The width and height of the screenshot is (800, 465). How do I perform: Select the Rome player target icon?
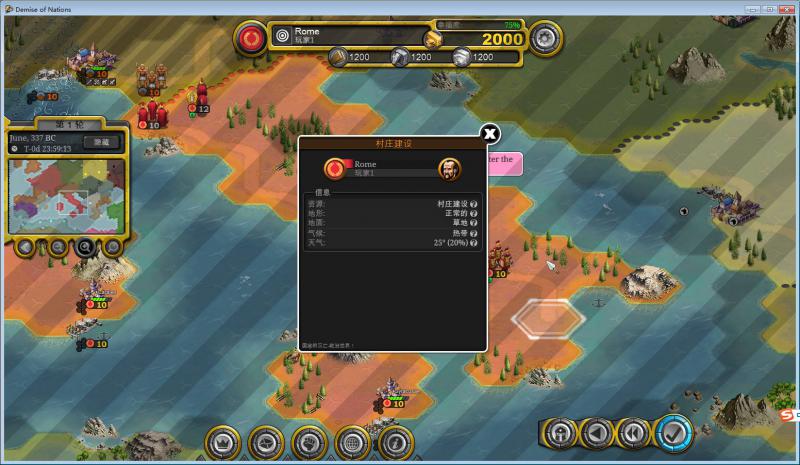pos(282,35)
